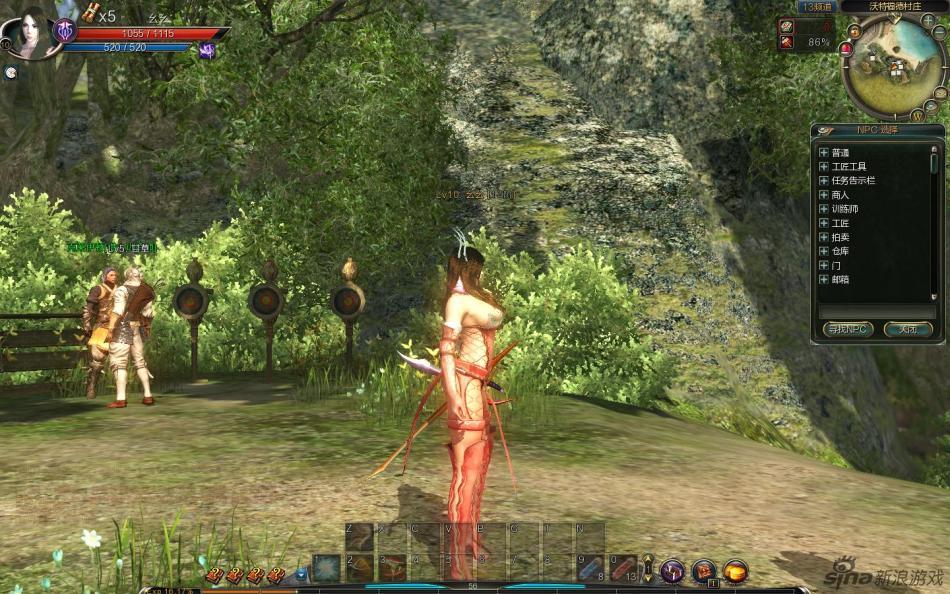
Task: Activate the skill in hotbar slot 1
Action: (x=327, y=568)
